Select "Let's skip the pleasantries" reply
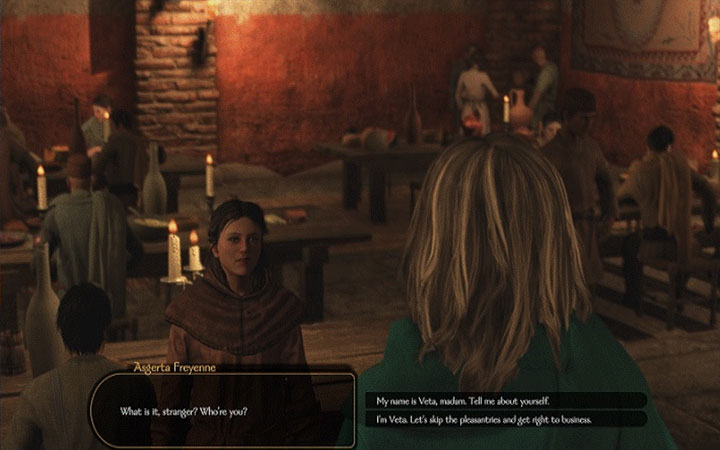Screen dimensions: 720x450 pyautogui.click(x=505, y=419)
